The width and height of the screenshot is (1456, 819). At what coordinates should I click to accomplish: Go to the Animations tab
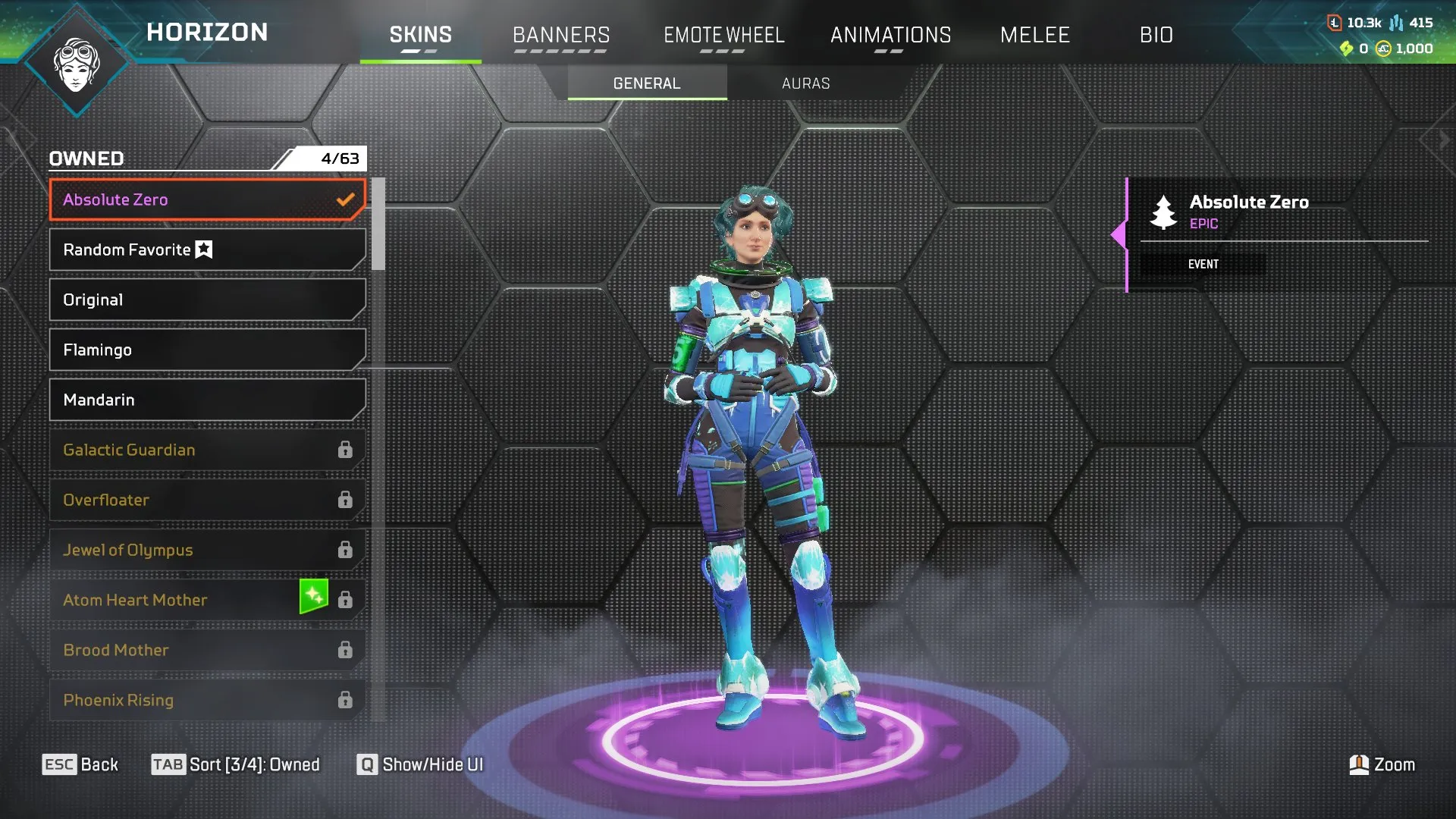[x=890, y=35]
